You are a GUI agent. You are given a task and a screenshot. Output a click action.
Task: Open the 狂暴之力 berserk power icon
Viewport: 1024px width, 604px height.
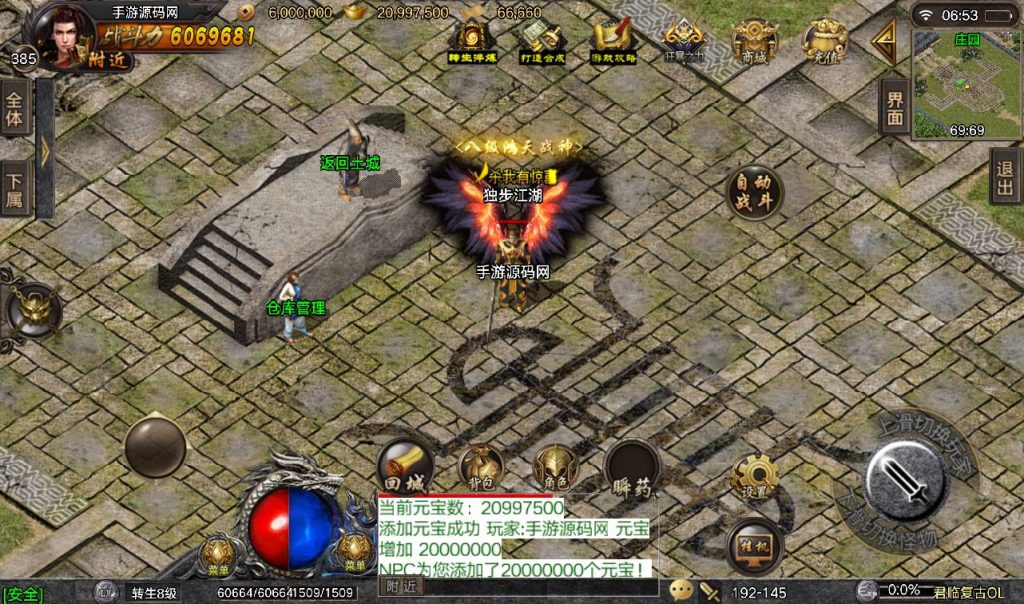[x=685, y=40]
